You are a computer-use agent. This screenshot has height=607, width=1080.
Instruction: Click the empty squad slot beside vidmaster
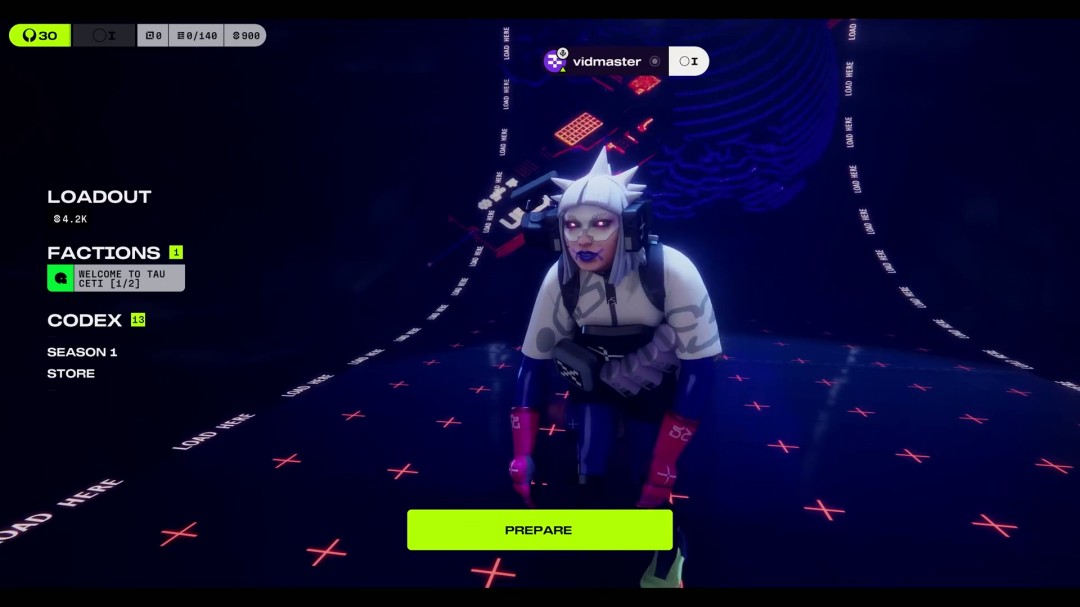(689, 61)
